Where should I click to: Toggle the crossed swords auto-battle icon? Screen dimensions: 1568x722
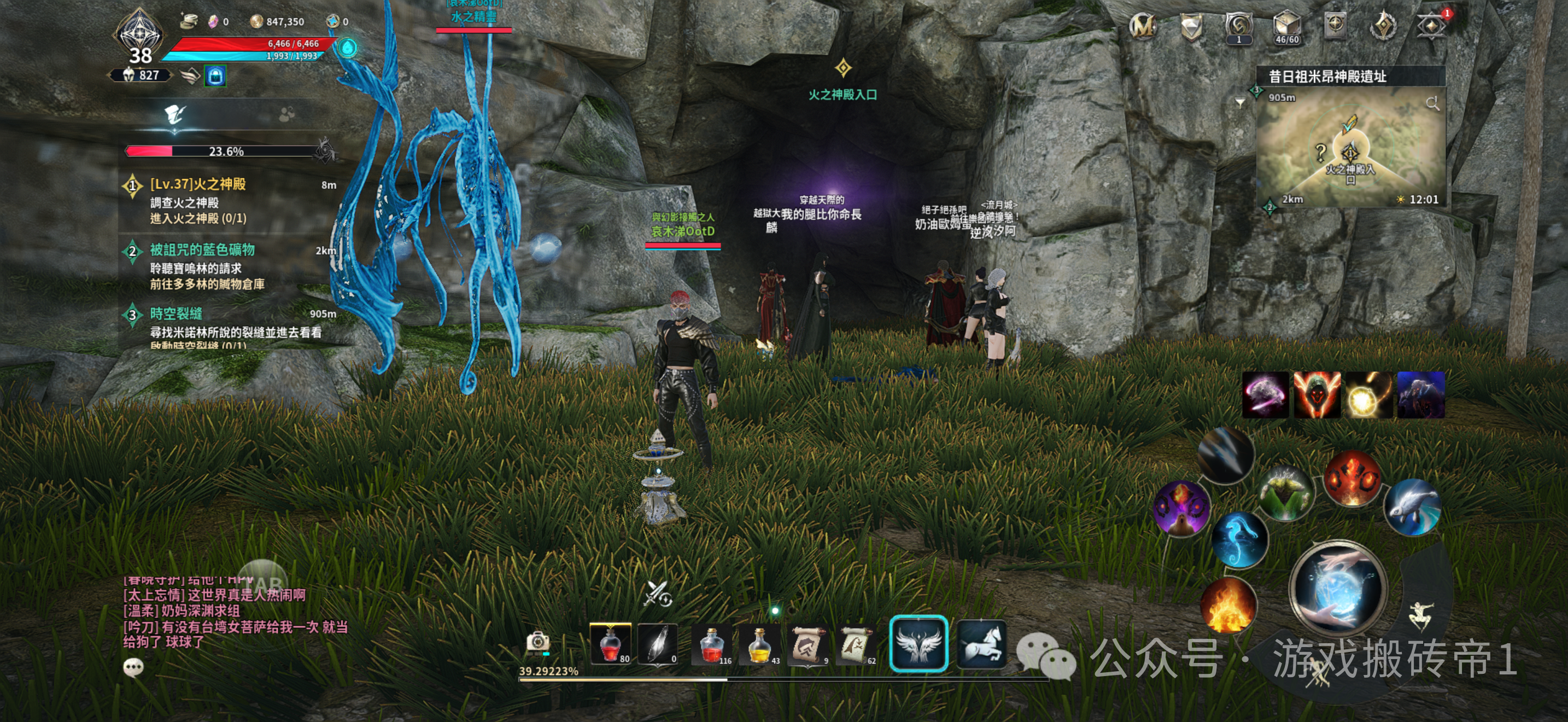(657, 592)
